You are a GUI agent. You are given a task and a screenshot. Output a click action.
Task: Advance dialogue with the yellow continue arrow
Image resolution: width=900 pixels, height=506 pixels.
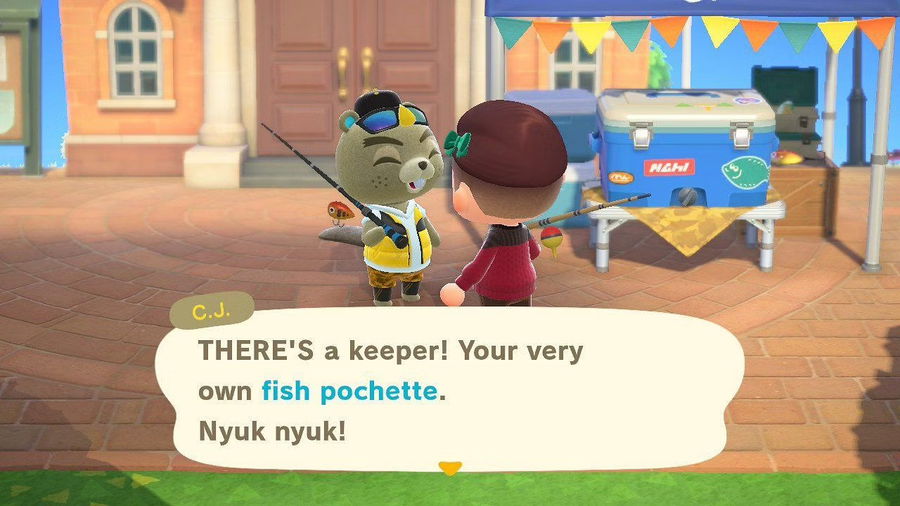click(x=451, y=467)
